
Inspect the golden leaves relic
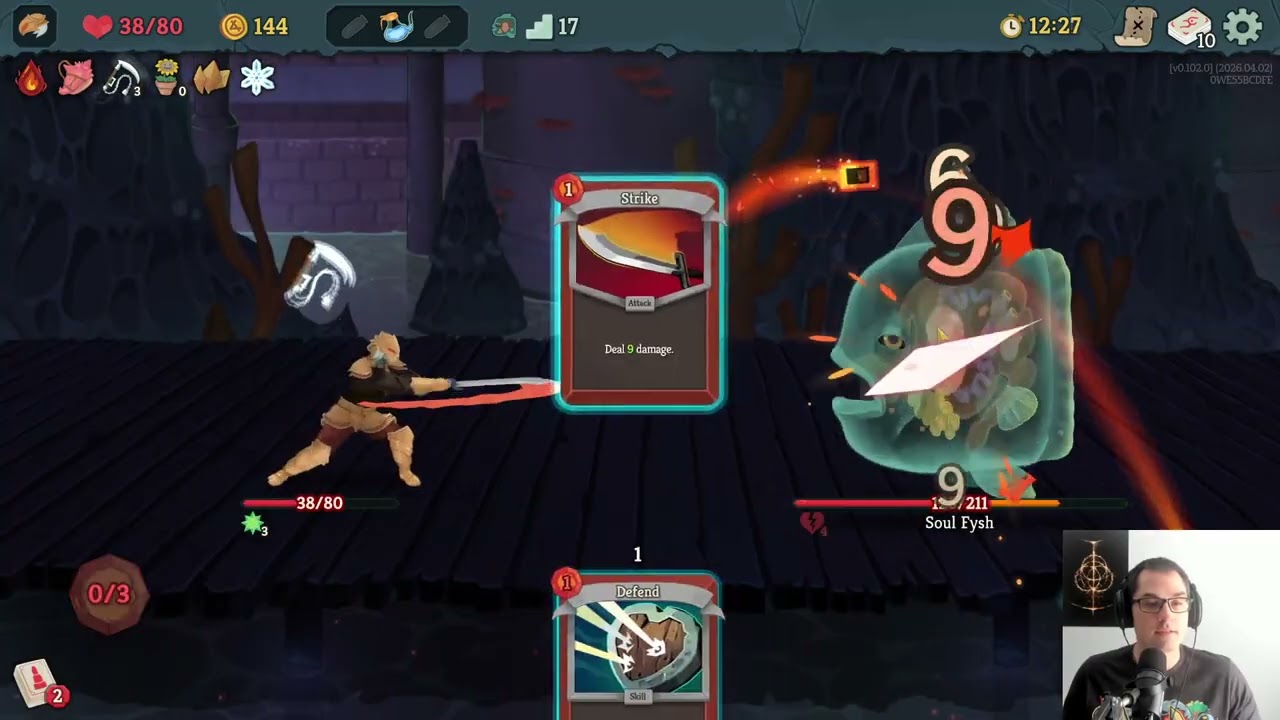pos(211,78)
